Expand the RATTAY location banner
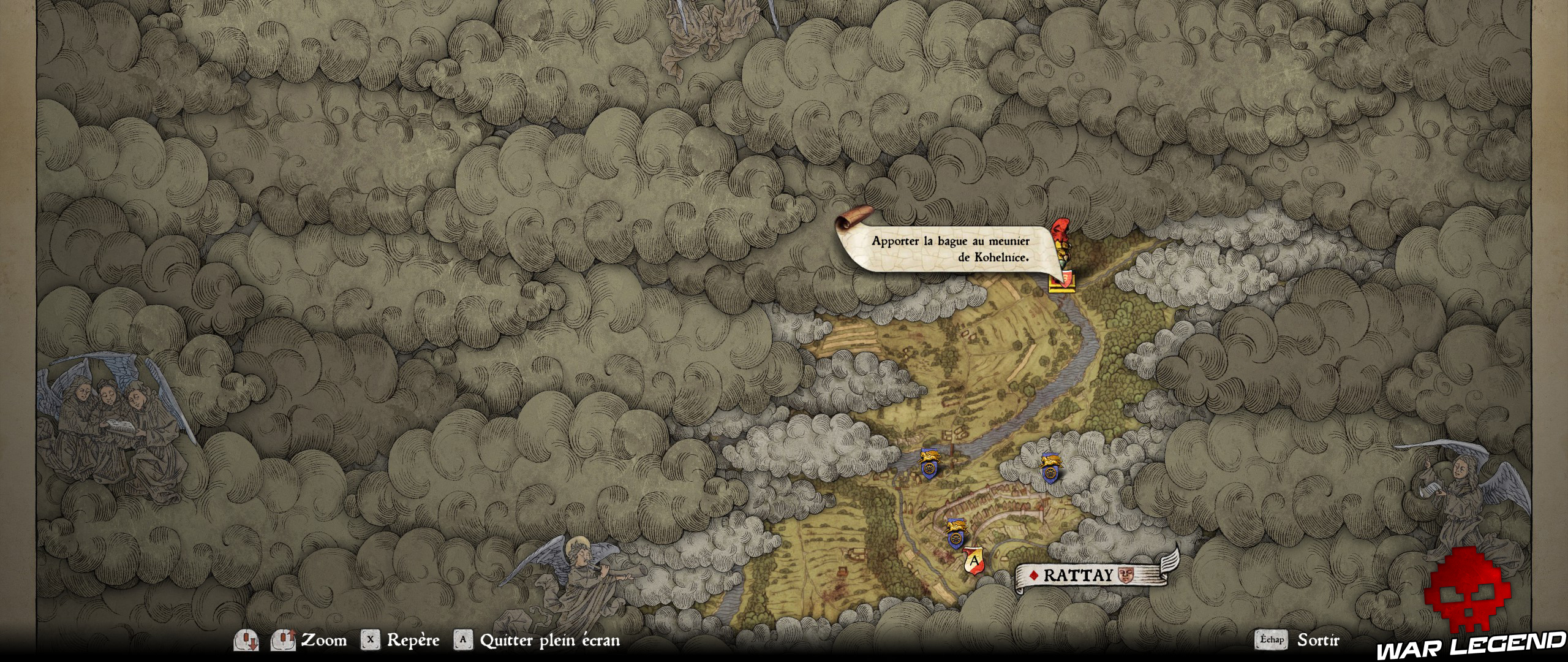Viewport: 1568px width, 662px height. 1090,576
